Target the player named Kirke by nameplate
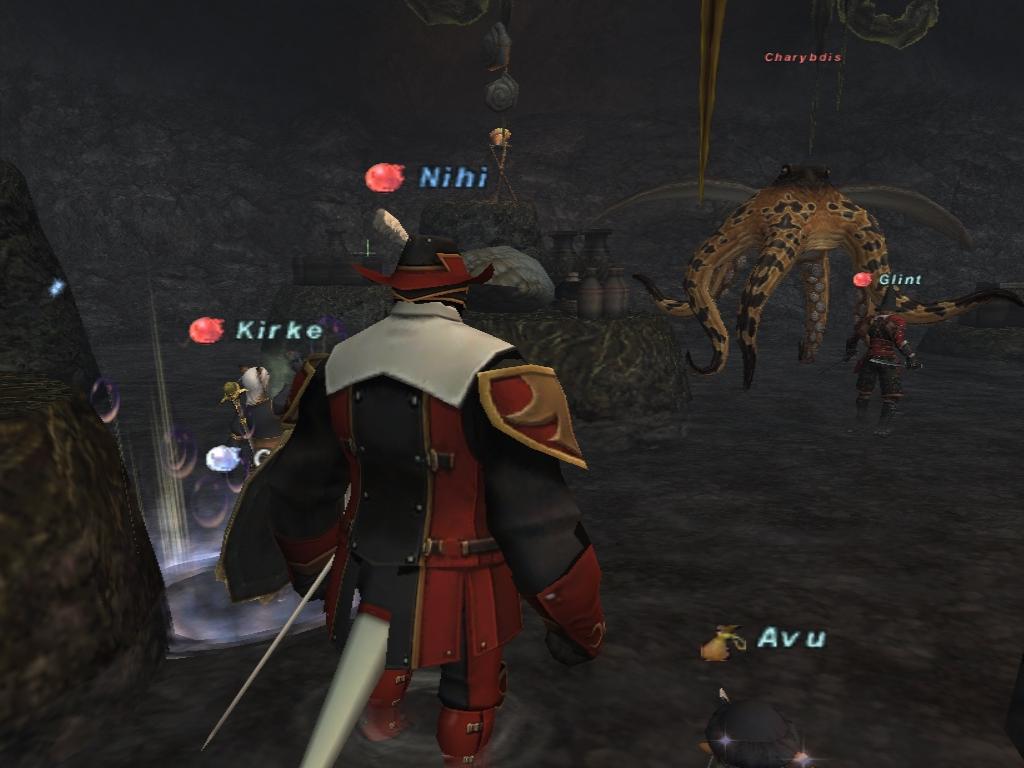1024x768 pixels. [279, 330]
